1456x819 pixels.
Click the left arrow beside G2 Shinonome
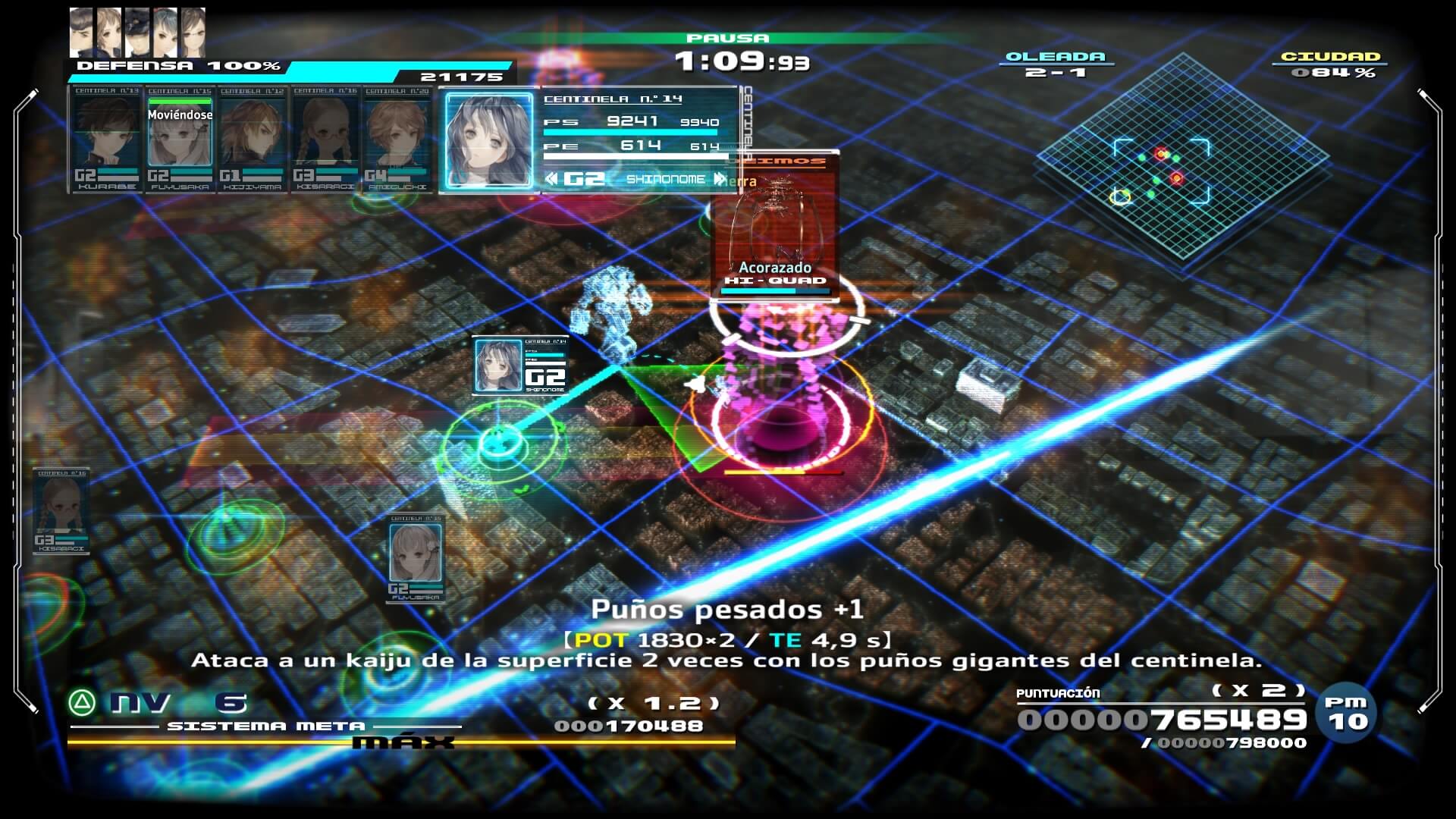coord(551,179)
